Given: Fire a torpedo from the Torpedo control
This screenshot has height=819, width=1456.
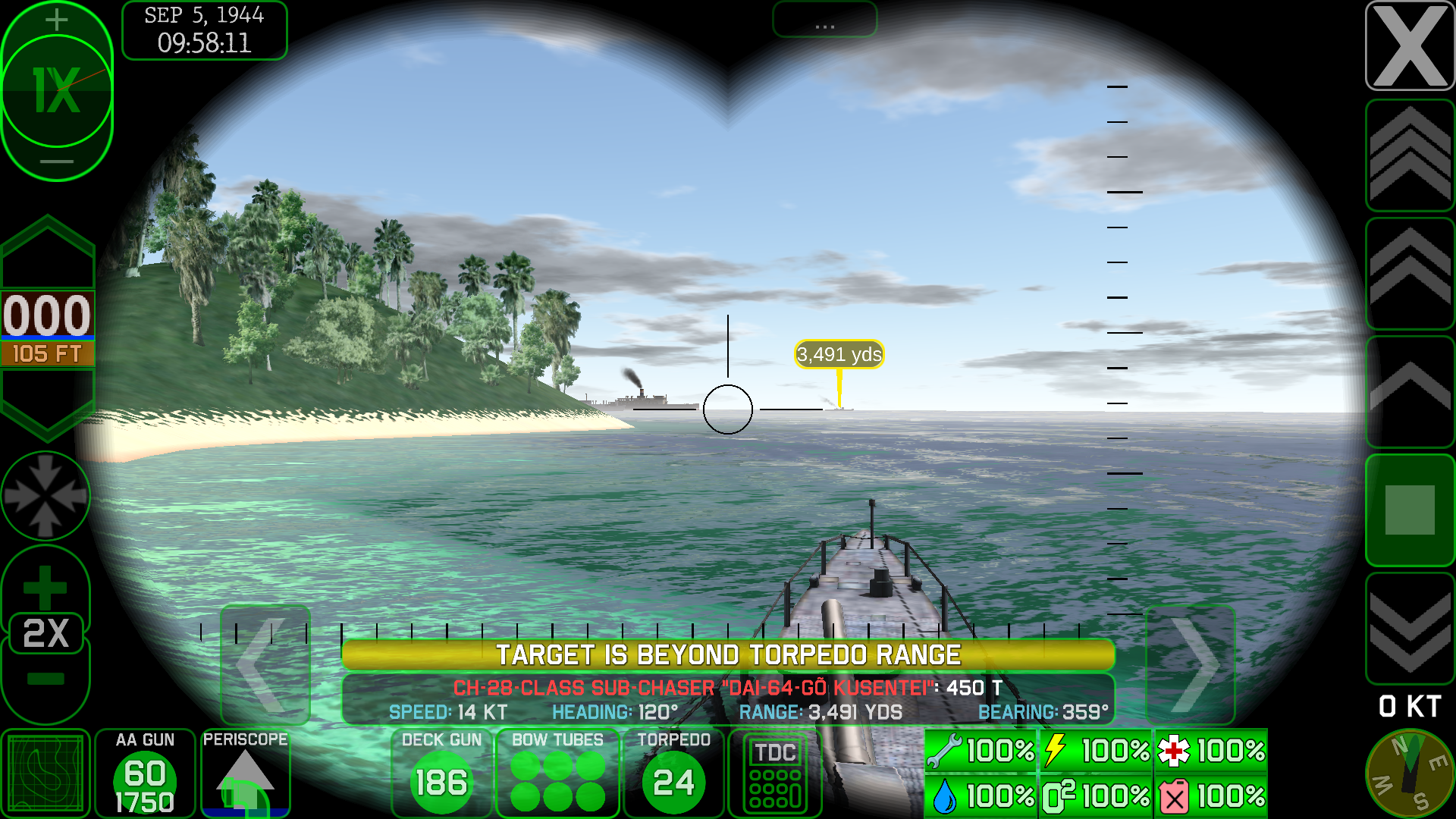Looking at the screenshot, I should click(x=673, y=773).
